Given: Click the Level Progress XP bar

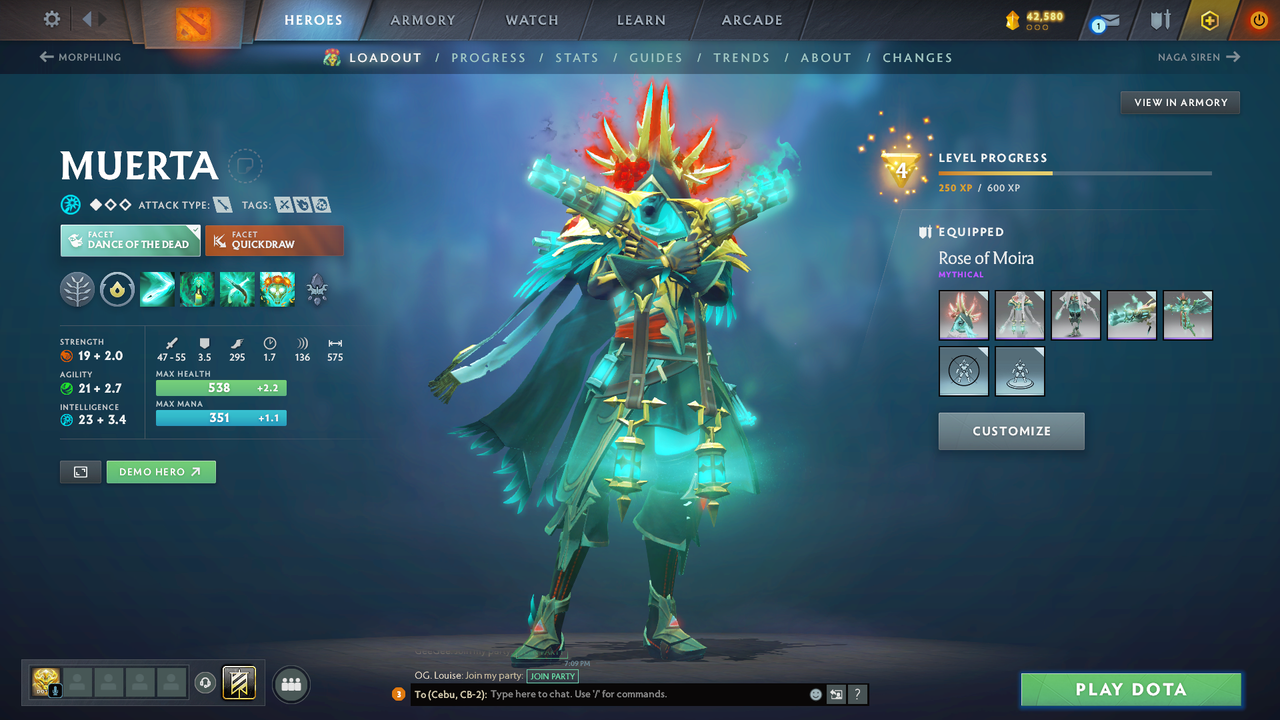Looking at the screenshot, I should [1076, 171].
